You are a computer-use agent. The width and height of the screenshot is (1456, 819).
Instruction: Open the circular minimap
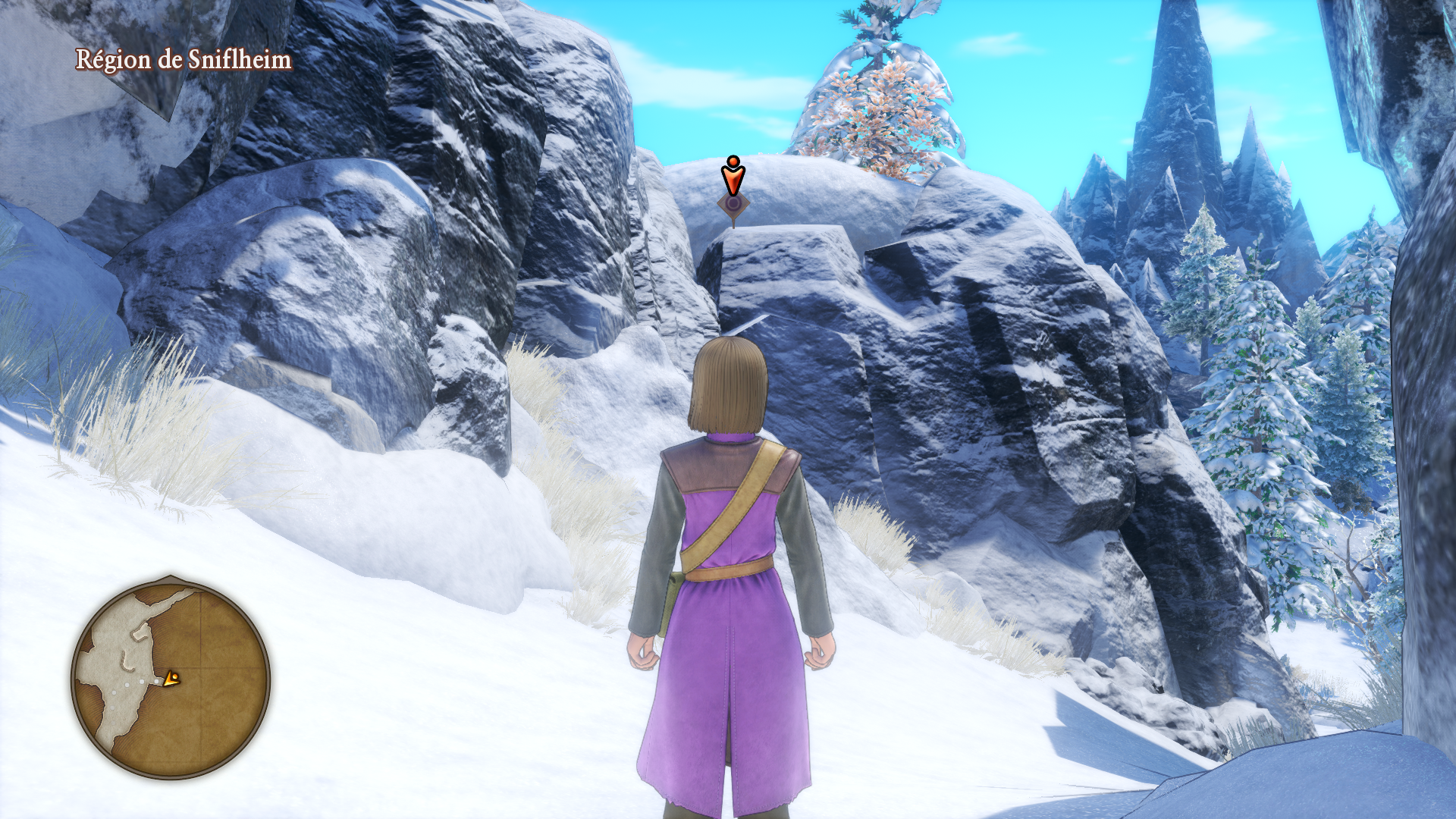tap(171, 679)
